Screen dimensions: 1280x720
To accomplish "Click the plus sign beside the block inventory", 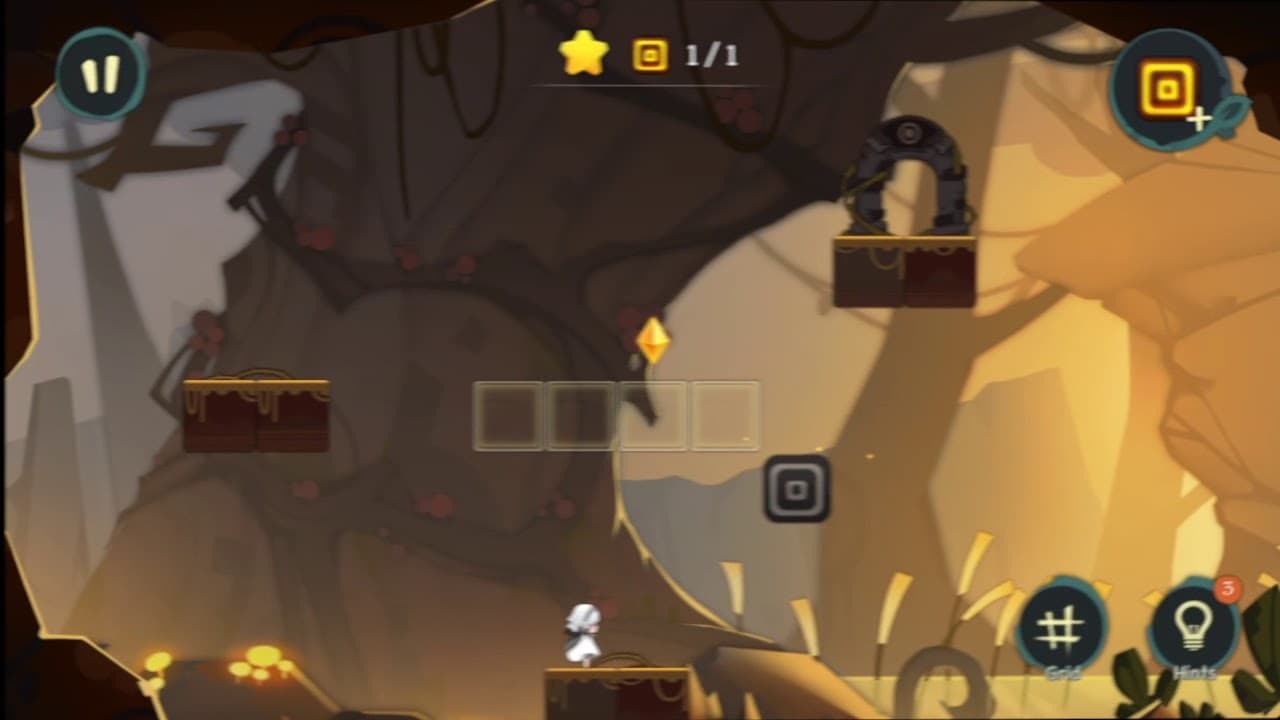I will [x=1200, y=120].
